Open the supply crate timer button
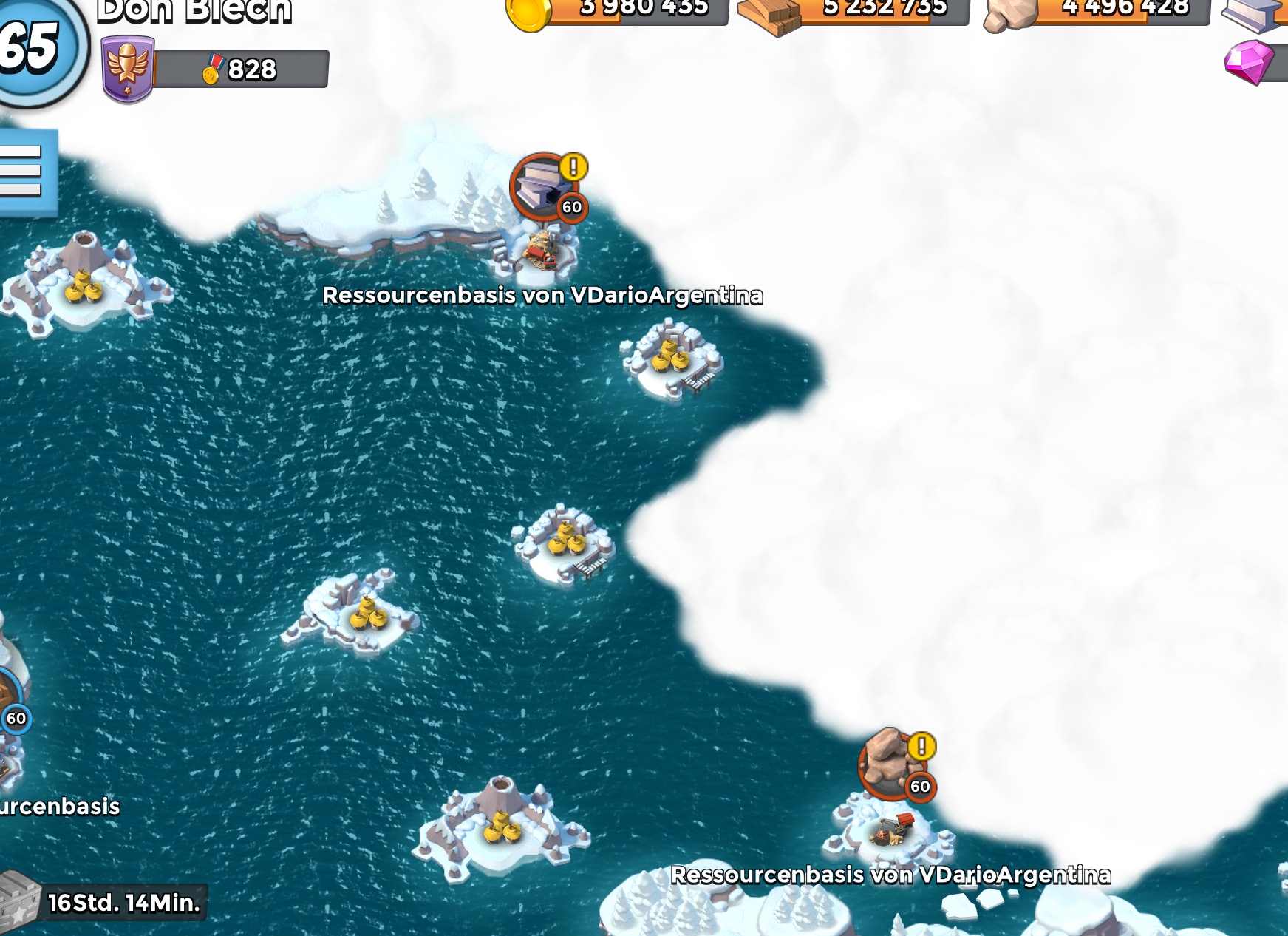This screenshot has width=1288, height=936. click(103, 903)
